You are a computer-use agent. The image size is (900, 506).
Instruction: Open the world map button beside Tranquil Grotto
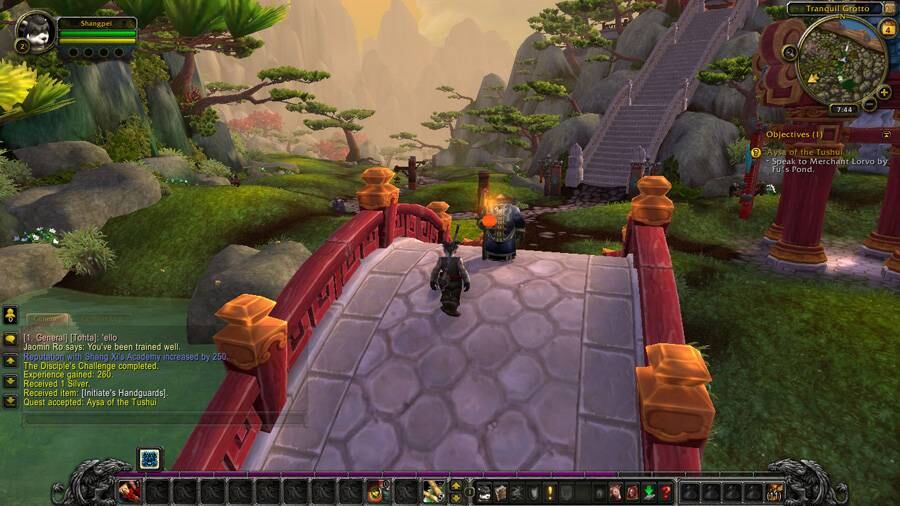889,8
